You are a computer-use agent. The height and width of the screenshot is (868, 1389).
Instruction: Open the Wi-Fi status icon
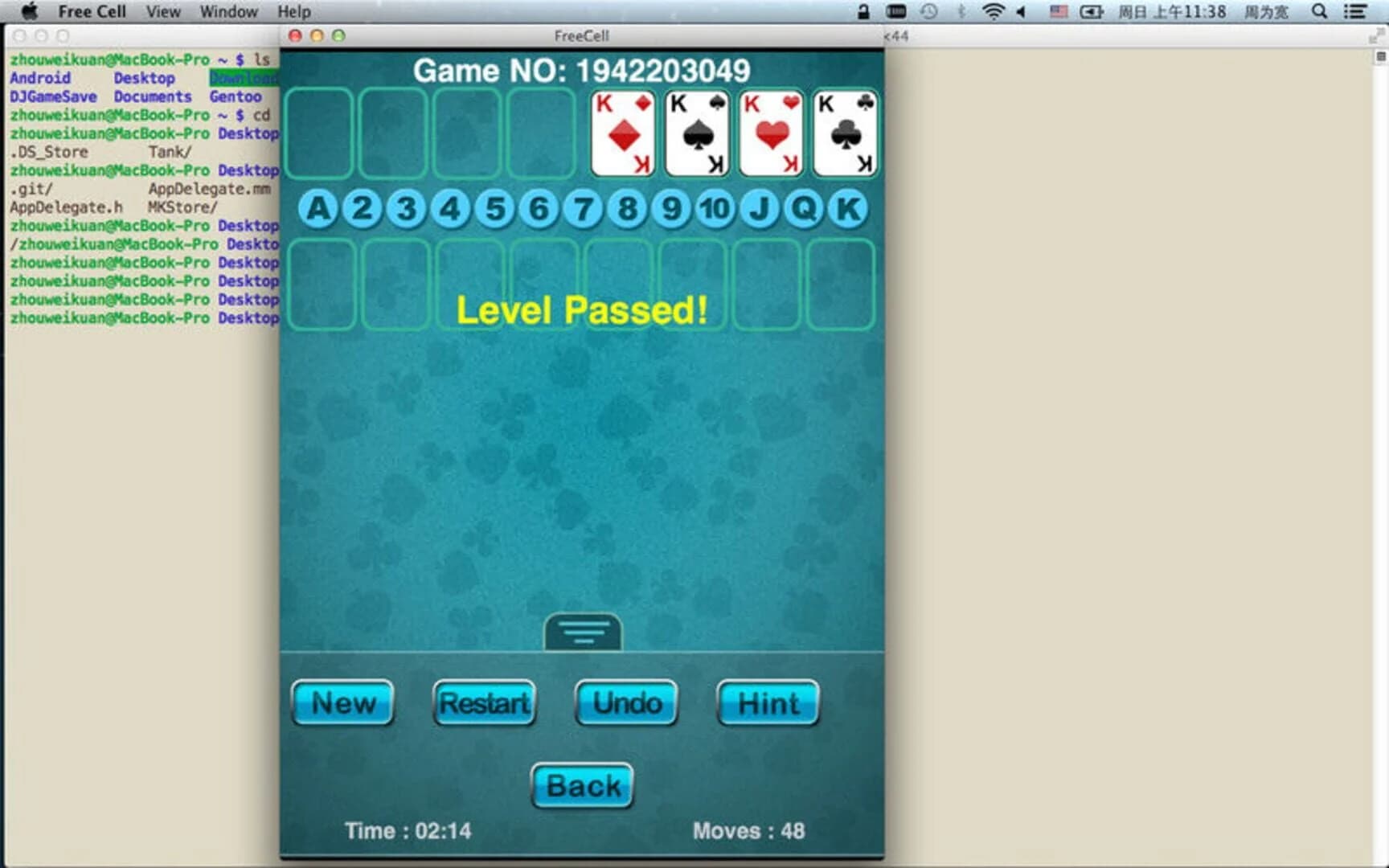(x=994, y=11)
